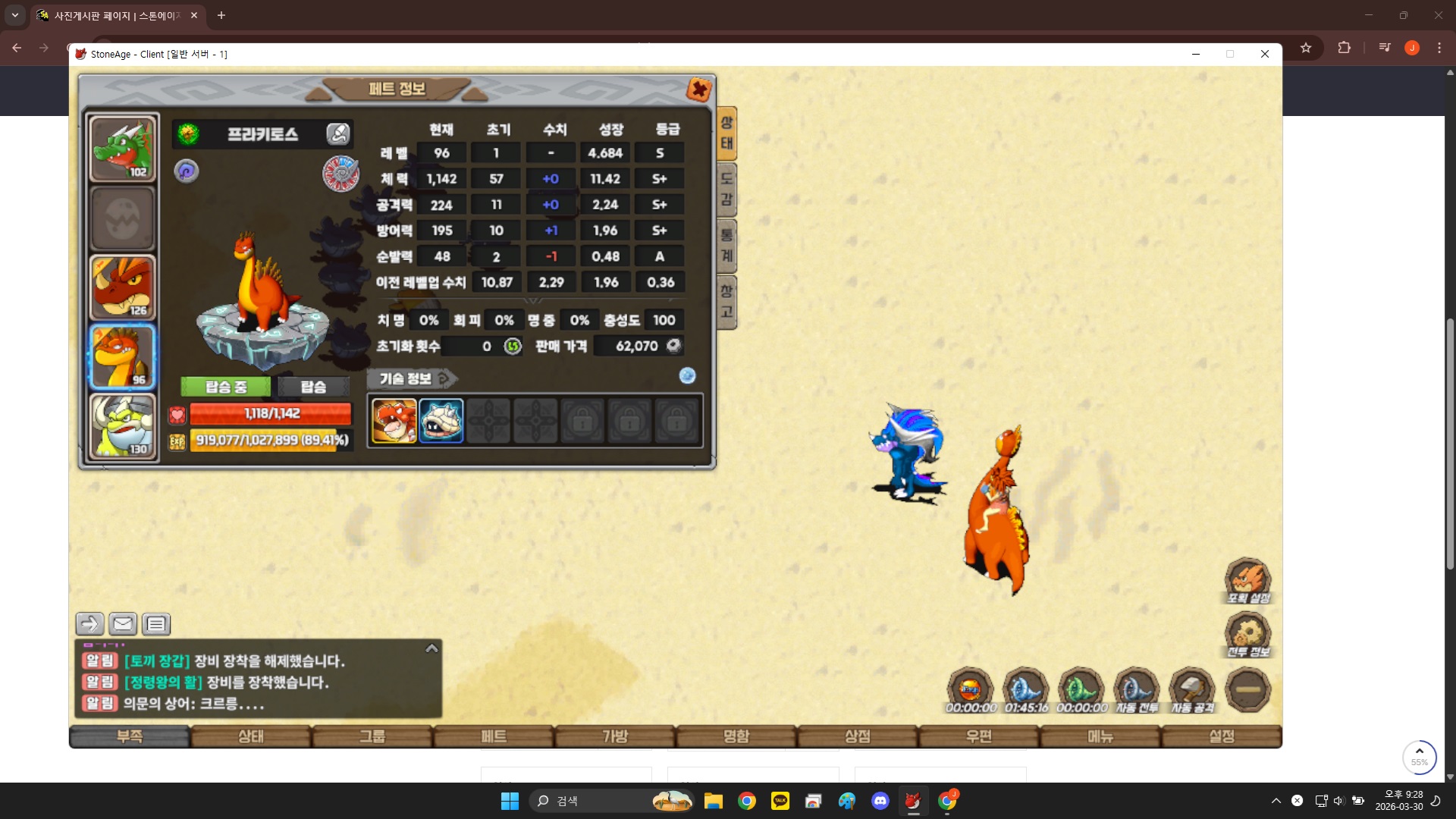Click the 탑승 ride button

[313, 387]
